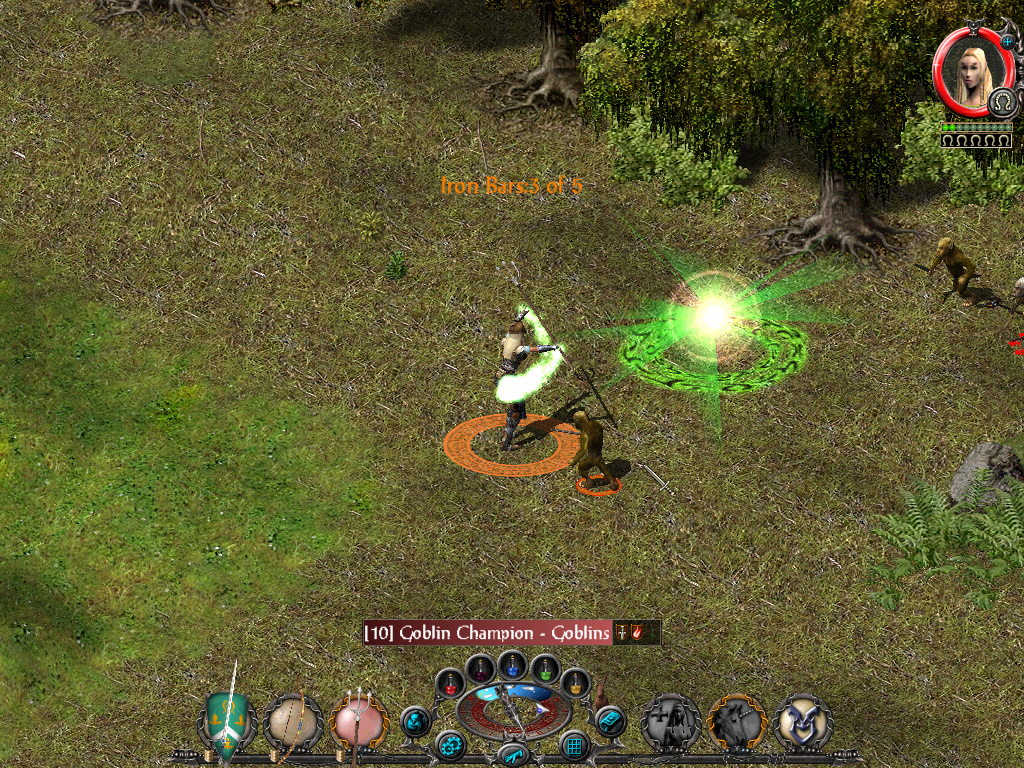
Task: Use the yellow potion
Action: click(x=575, y=683)
